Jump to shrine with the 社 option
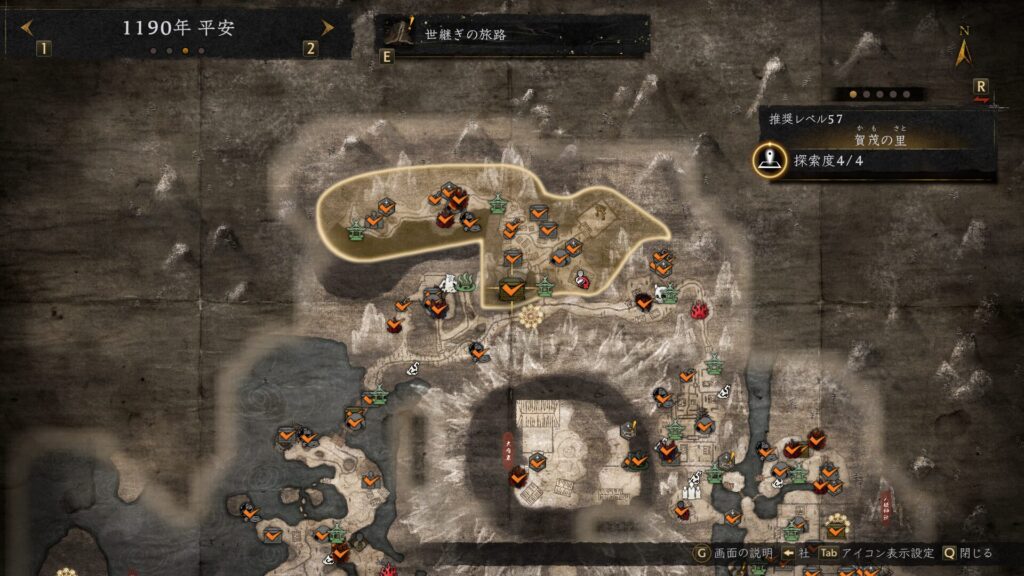Image resolution: width=1024 pixels, height=576 pixels. pos(796,552)
